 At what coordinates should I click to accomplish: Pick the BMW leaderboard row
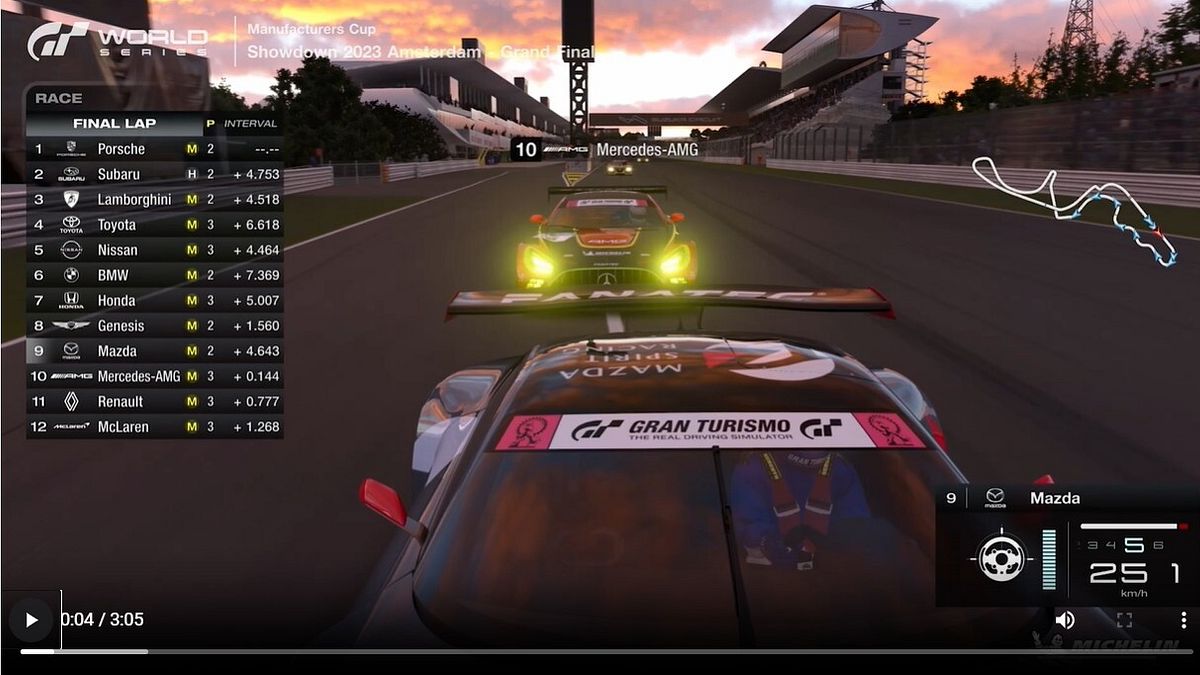click(x=155, y=275)
